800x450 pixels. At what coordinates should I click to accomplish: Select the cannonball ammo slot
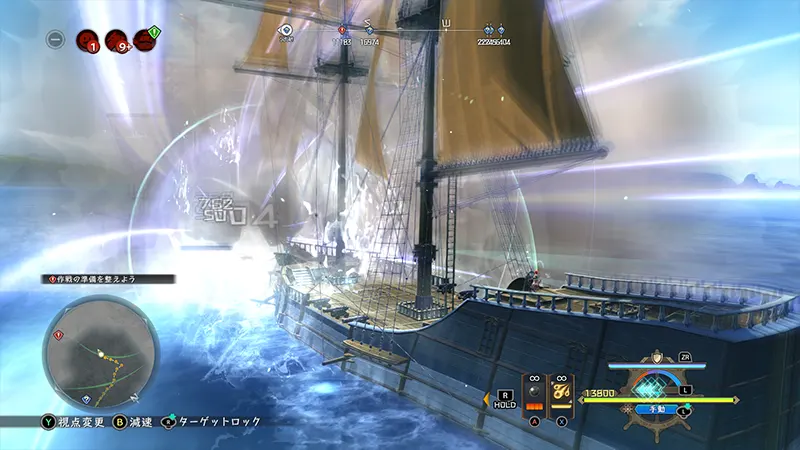click(534, 395)
